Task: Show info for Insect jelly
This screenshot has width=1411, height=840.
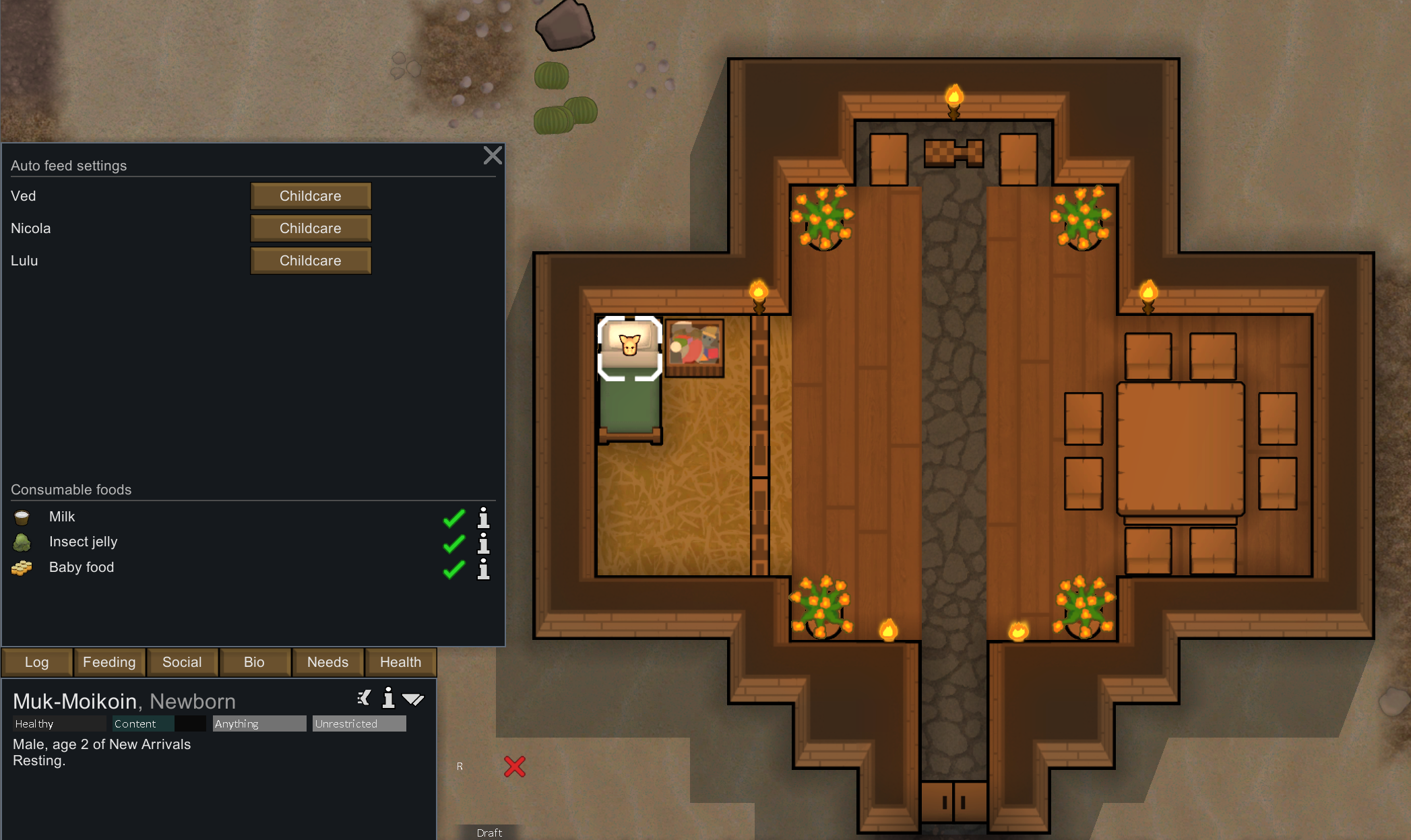Action: [x=483, y=544]
